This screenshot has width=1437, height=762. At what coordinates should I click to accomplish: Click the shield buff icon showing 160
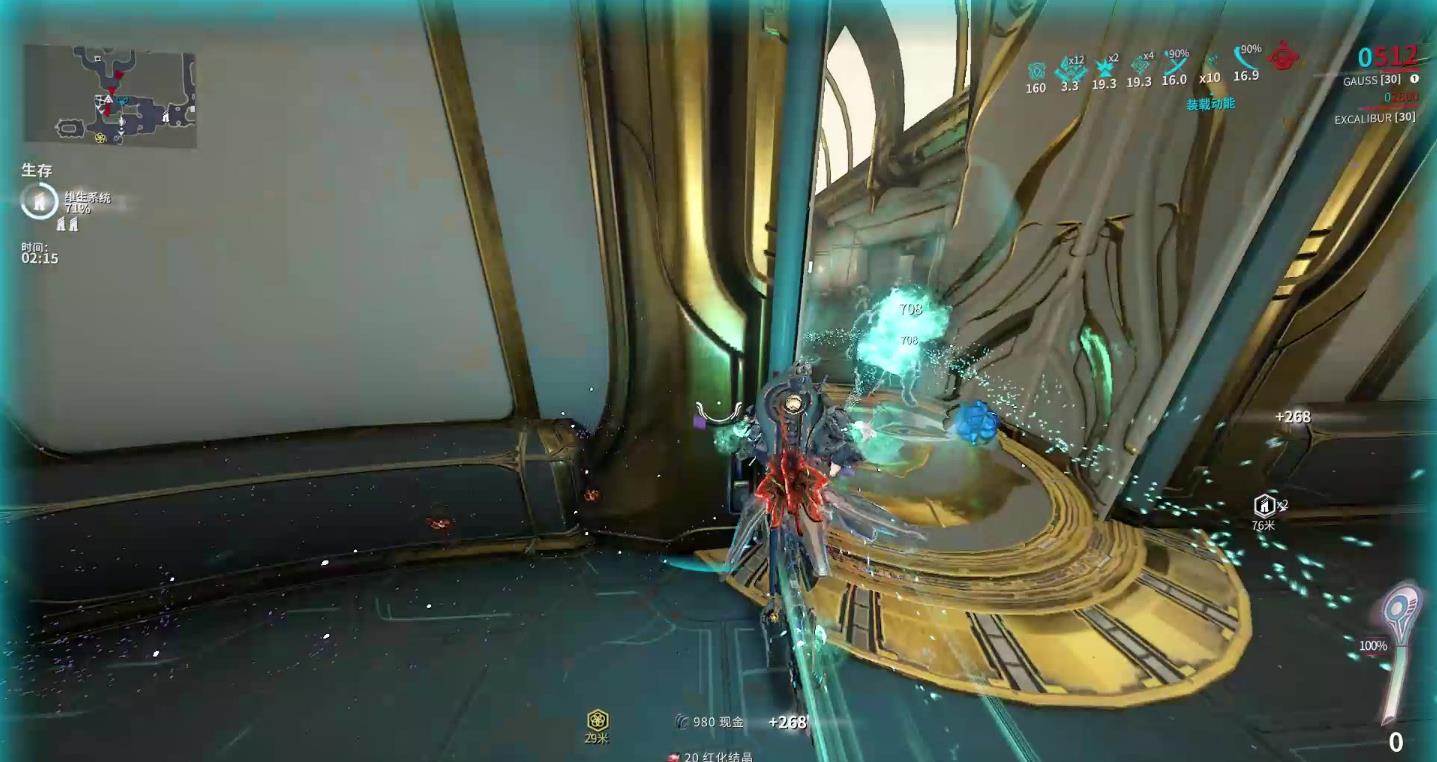pos(1035,70)
